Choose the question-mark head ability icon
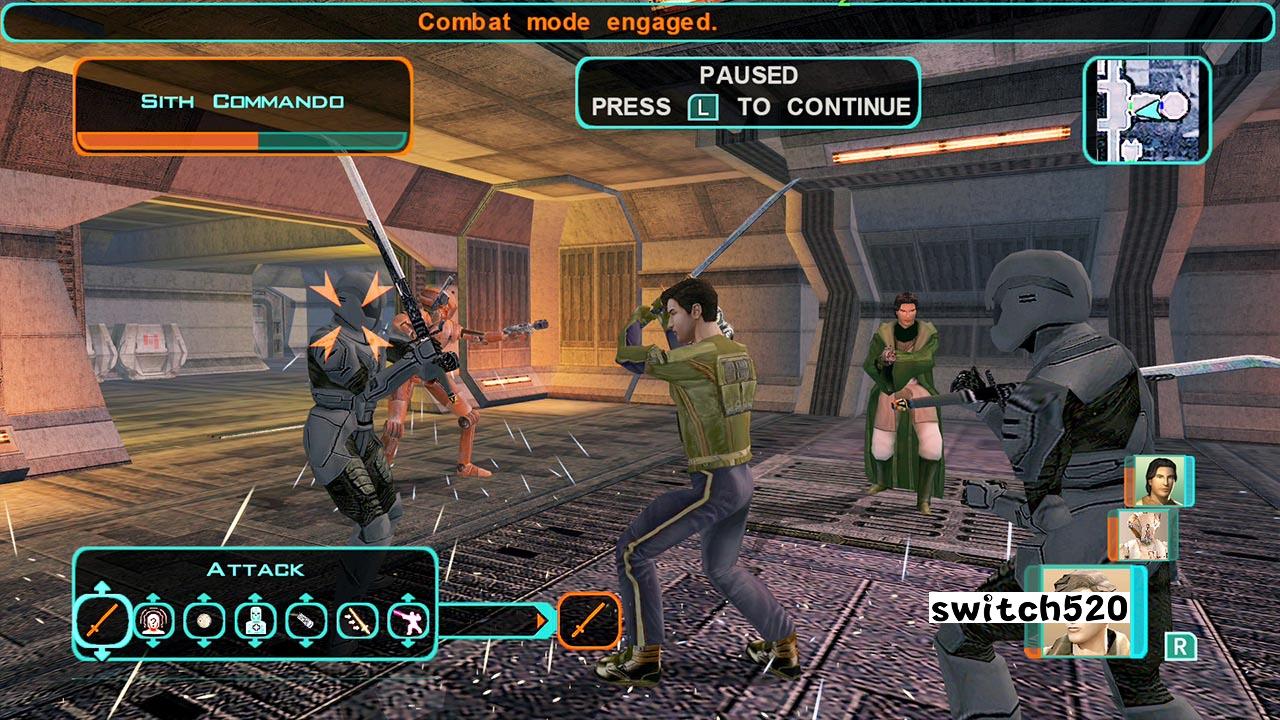The height and width of the screenshot is (720, 1280). click(154, 621)
